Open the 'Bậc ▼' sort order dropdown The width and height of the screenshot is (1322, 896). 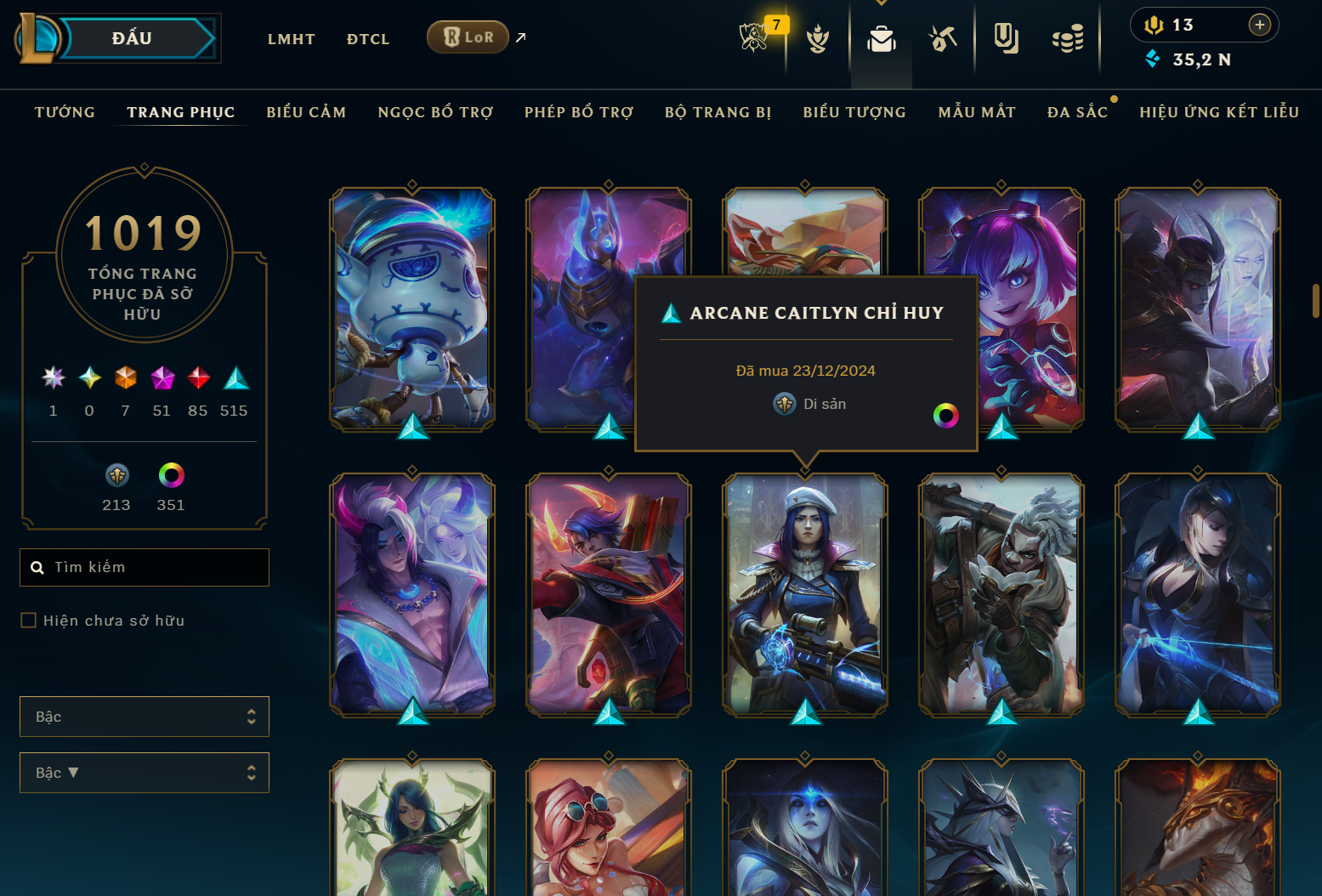point(144,773)
